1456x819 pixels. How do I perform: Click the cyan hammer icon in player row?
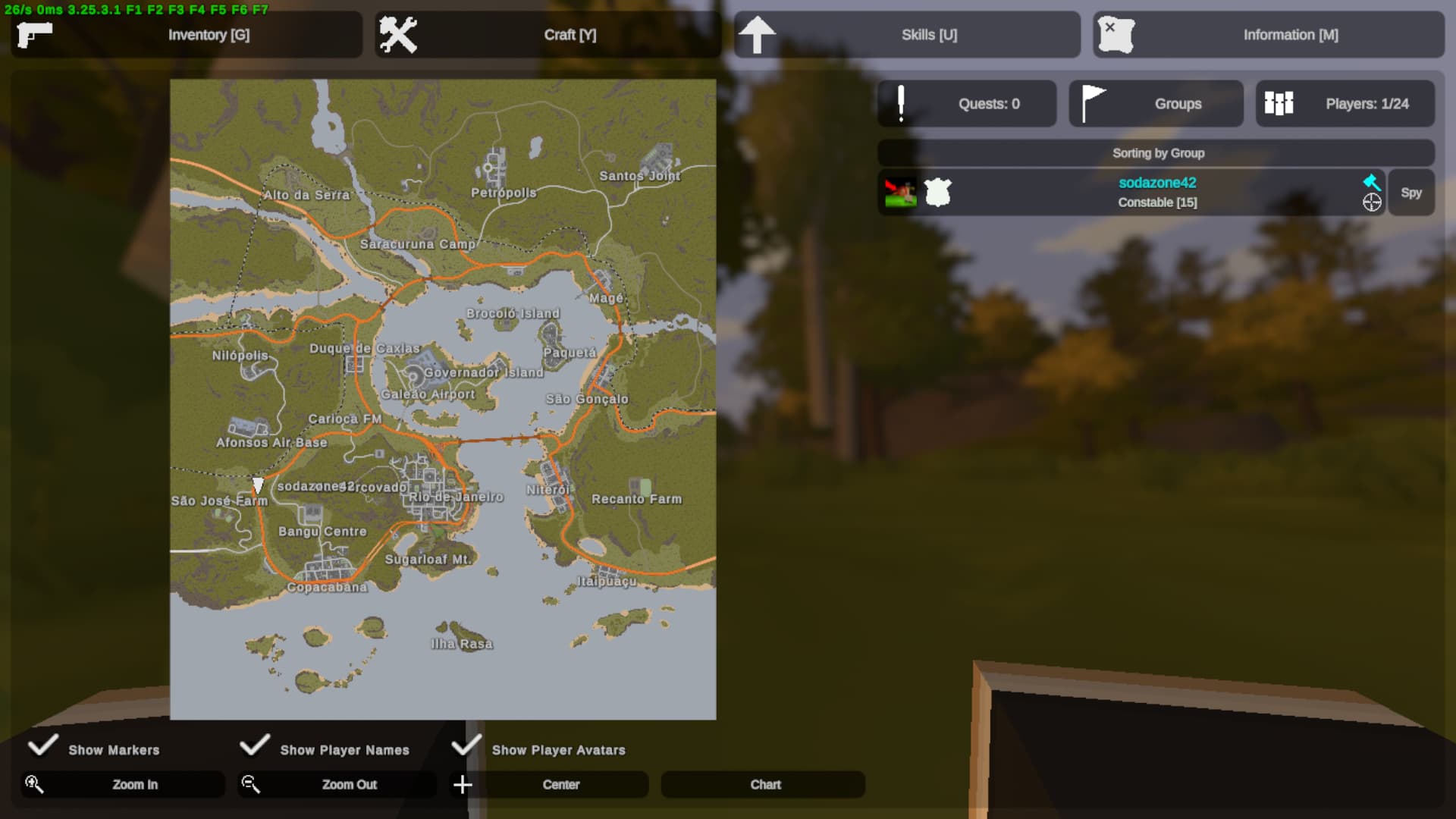tap(1371, 182)
